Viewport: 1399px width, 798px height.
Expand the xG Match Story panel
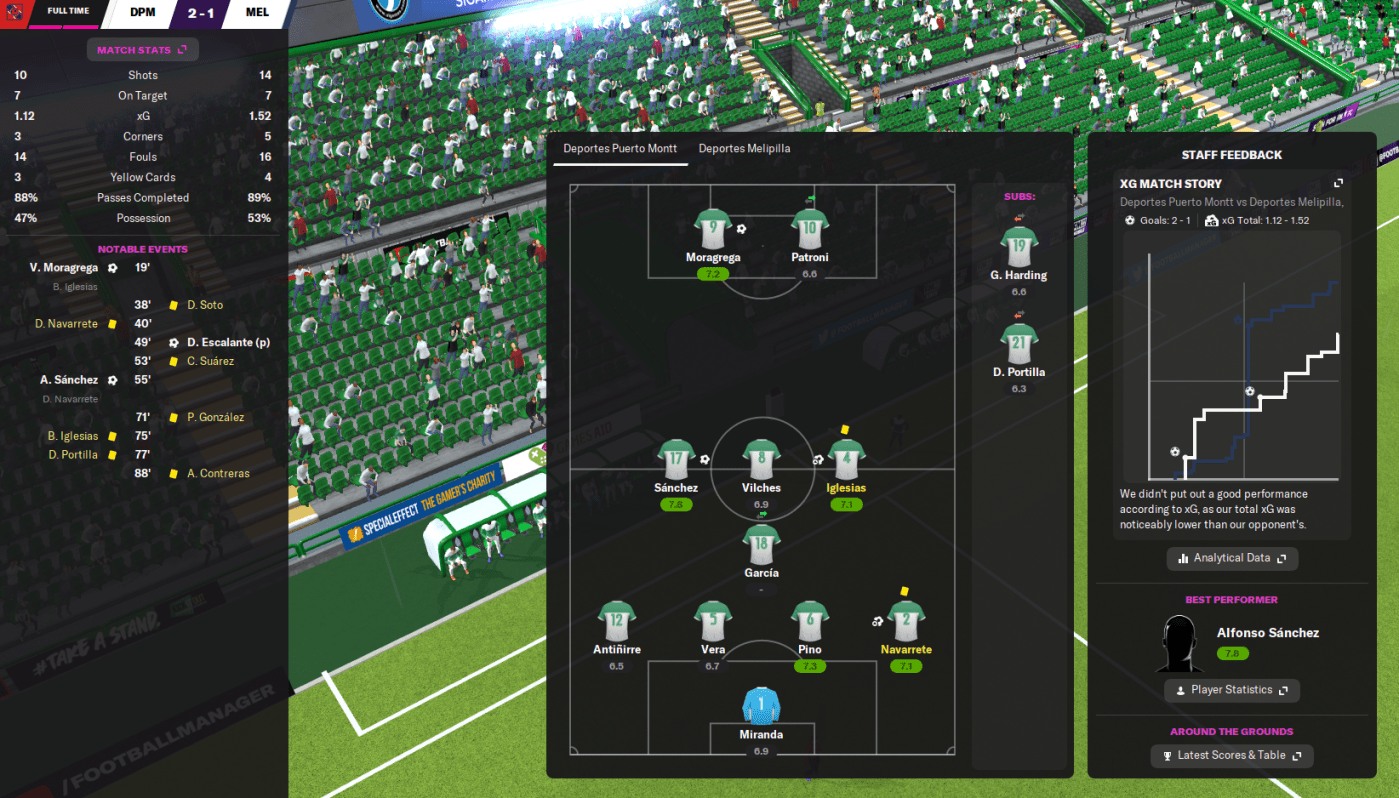pyautogui.click(x=1338, y=184)
